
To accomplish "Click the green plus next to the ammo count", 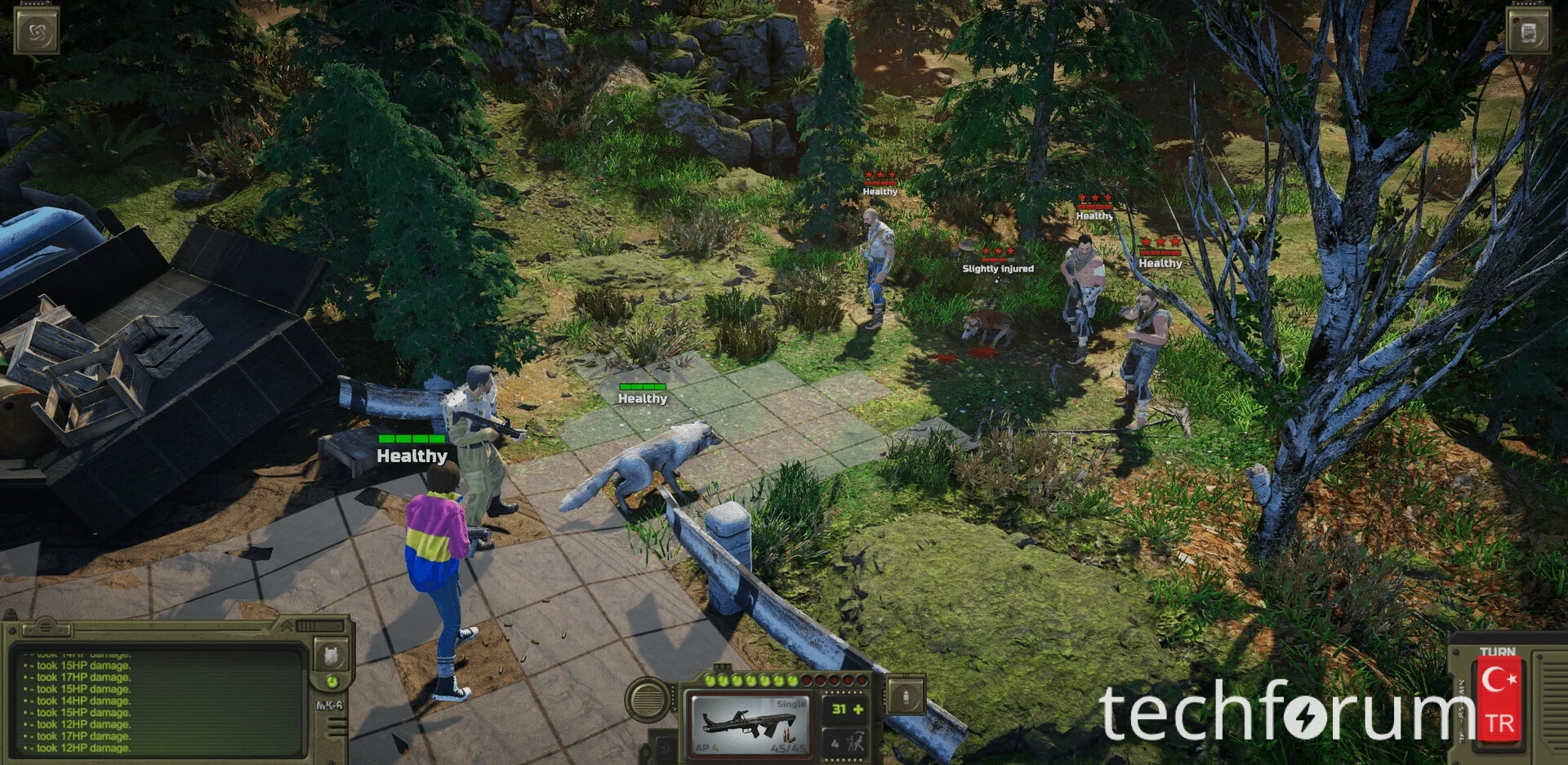I will pos(857,710).
